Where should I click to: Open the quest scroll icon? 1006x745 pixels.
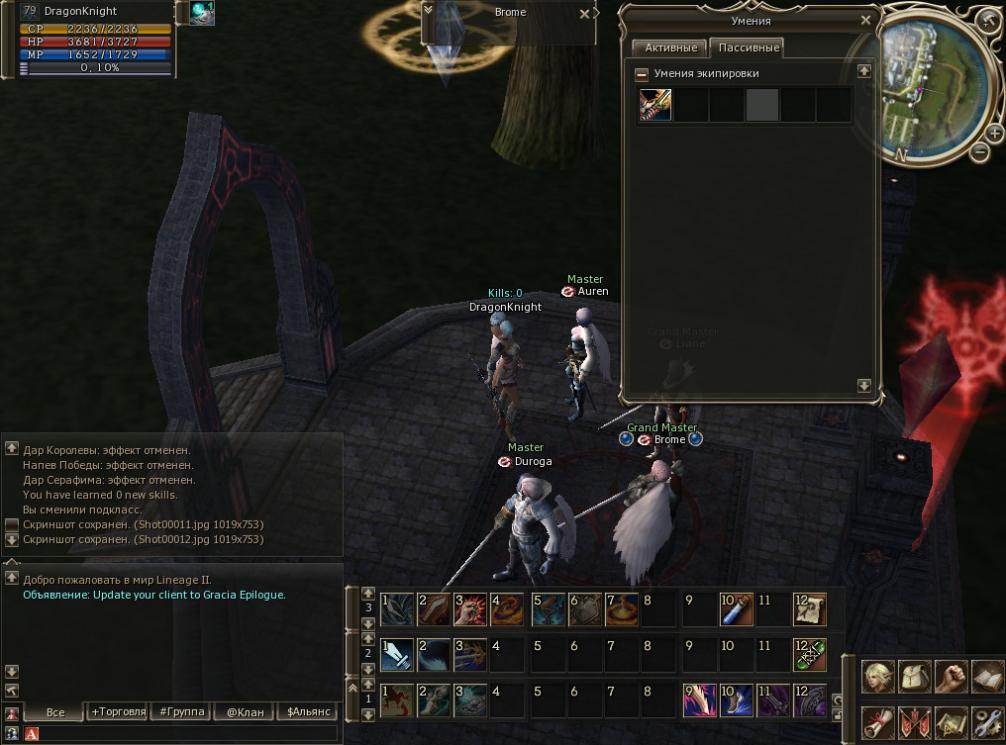coord(878,721)
